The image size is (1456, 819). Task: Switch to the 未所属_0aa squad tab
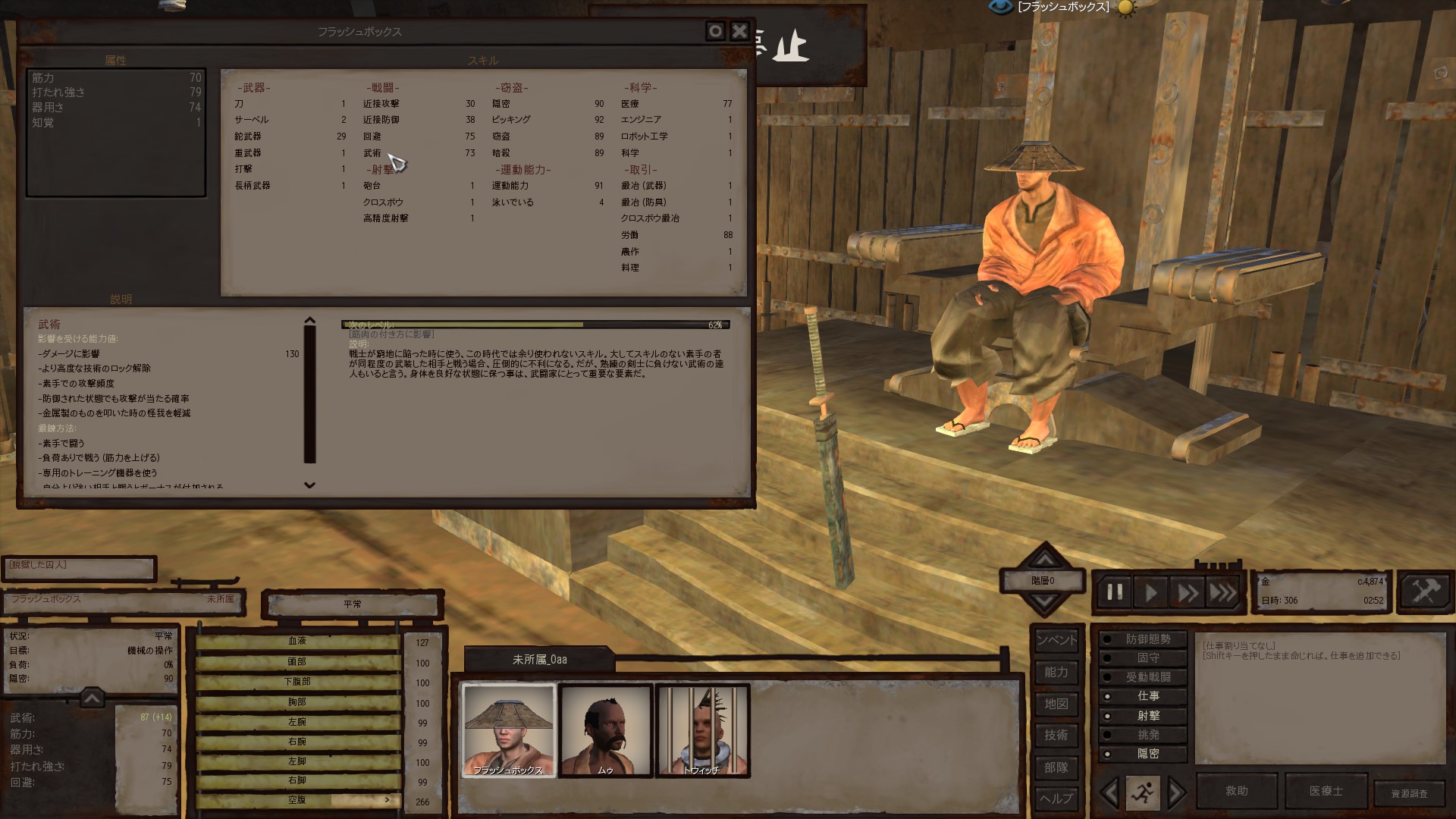click(x=539, y=660)
